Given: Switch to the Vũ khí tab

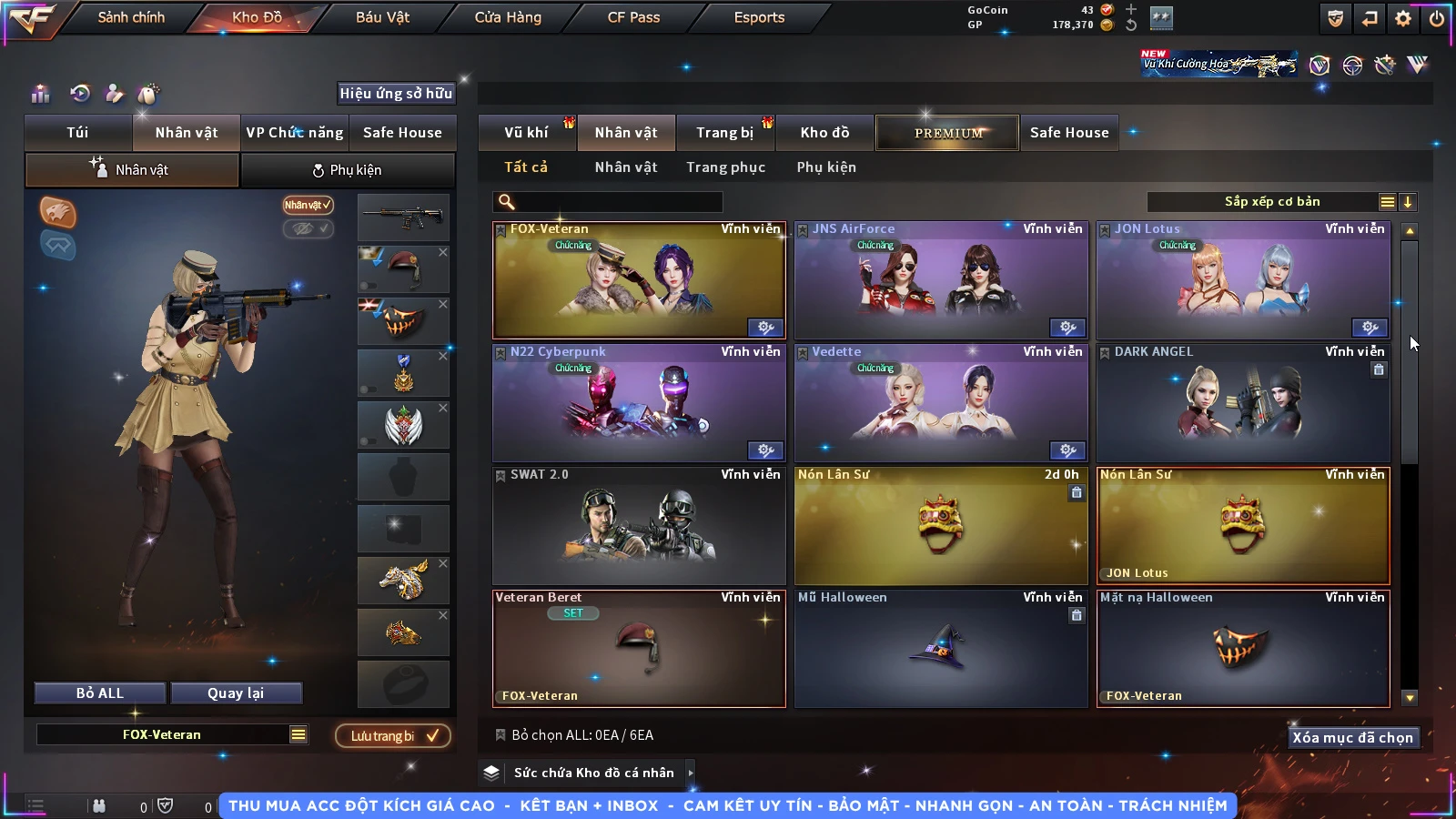Looking at the screenshot, I should (x=526, y=133).
